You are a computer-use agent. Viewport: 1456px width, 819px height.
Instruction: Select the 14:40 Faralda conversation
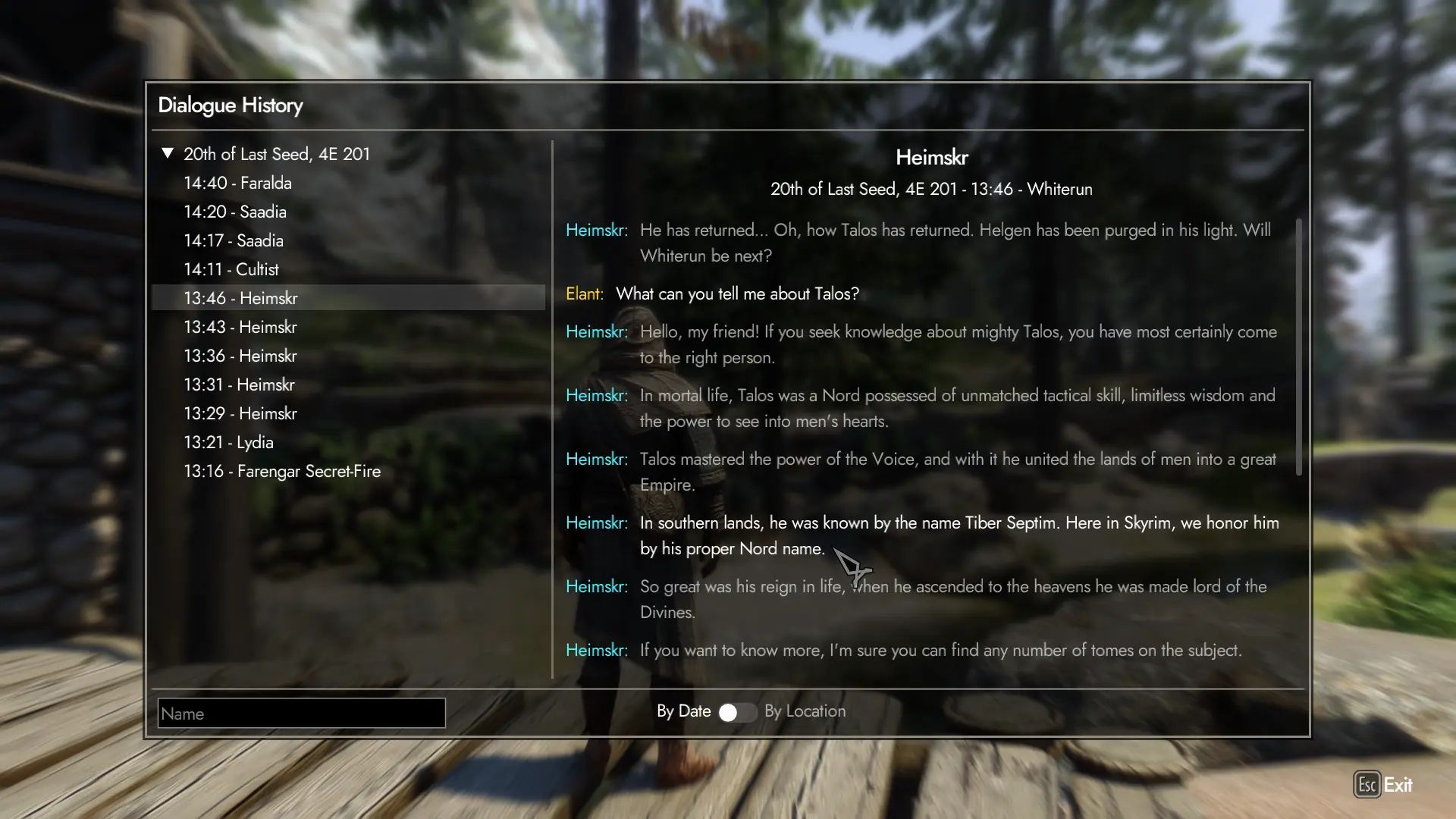238,183
